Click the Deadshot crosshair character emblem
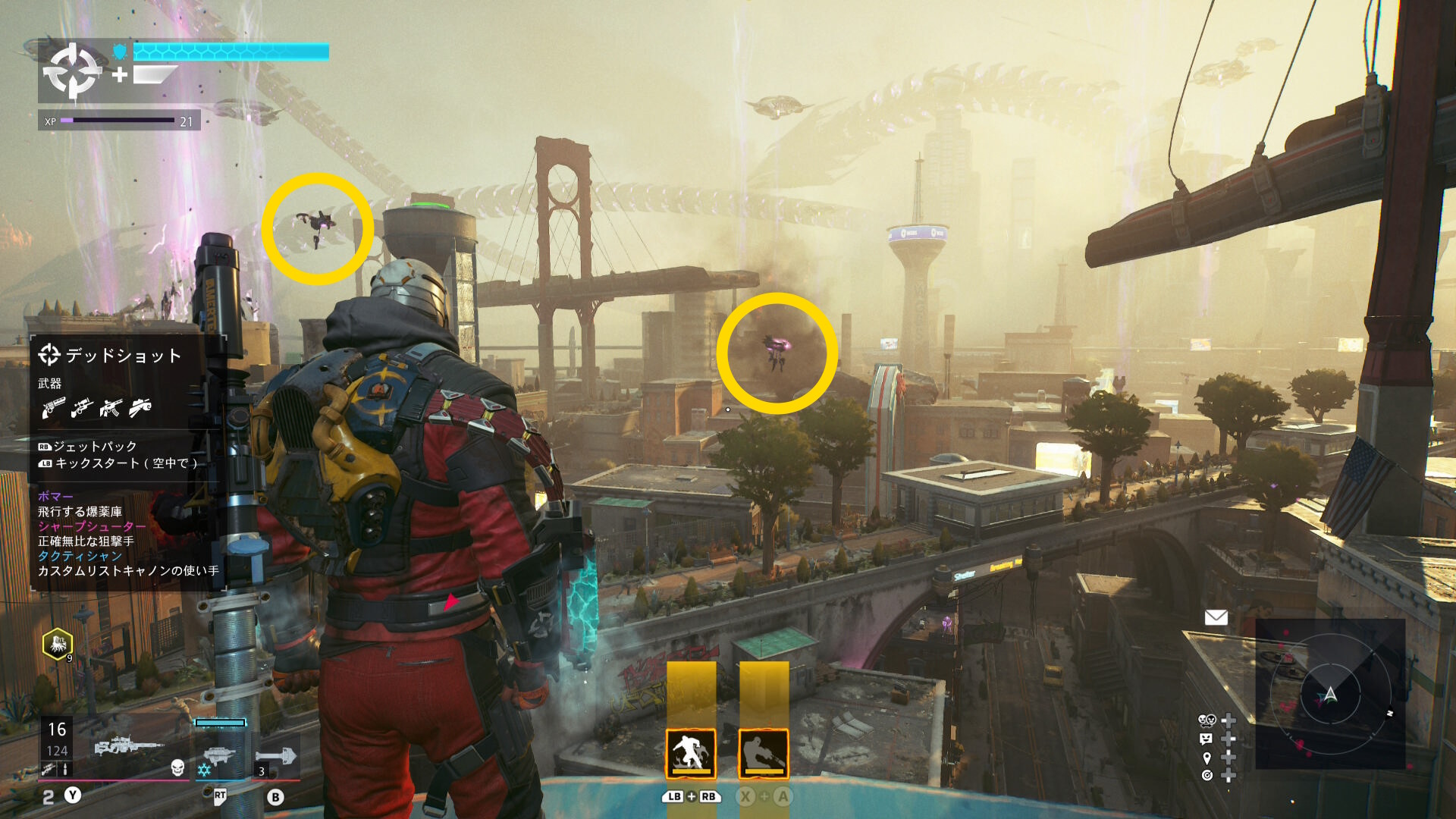 point(72,71)
